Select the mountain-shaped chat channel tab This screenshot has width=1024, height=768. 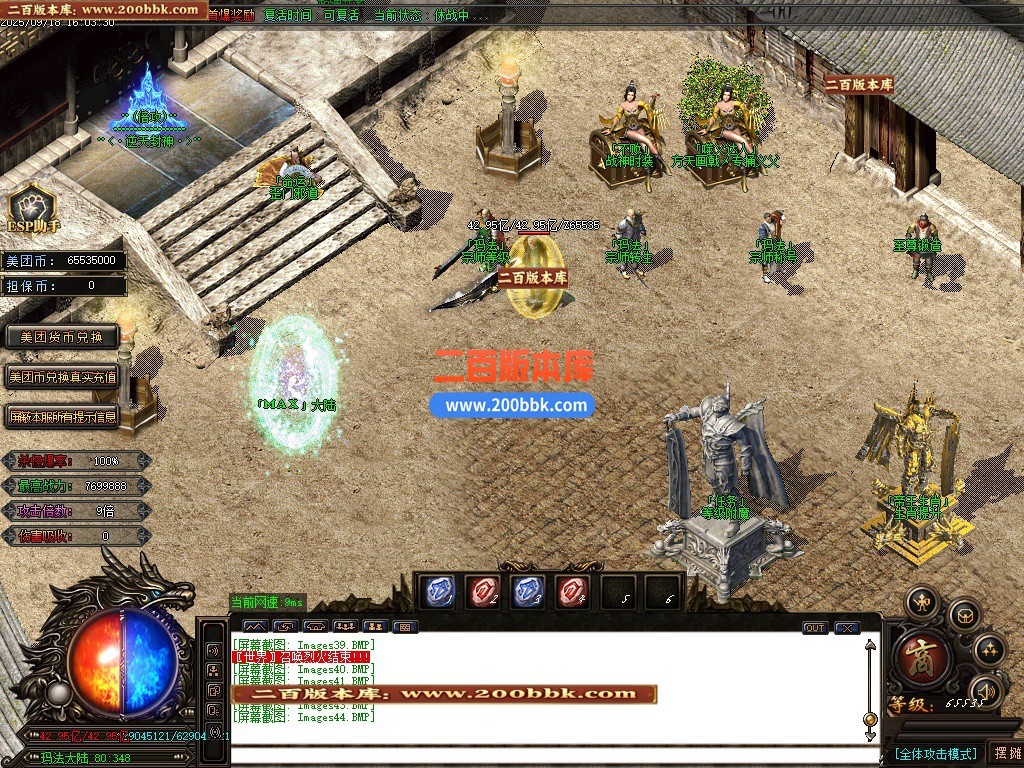click(254, 627)
